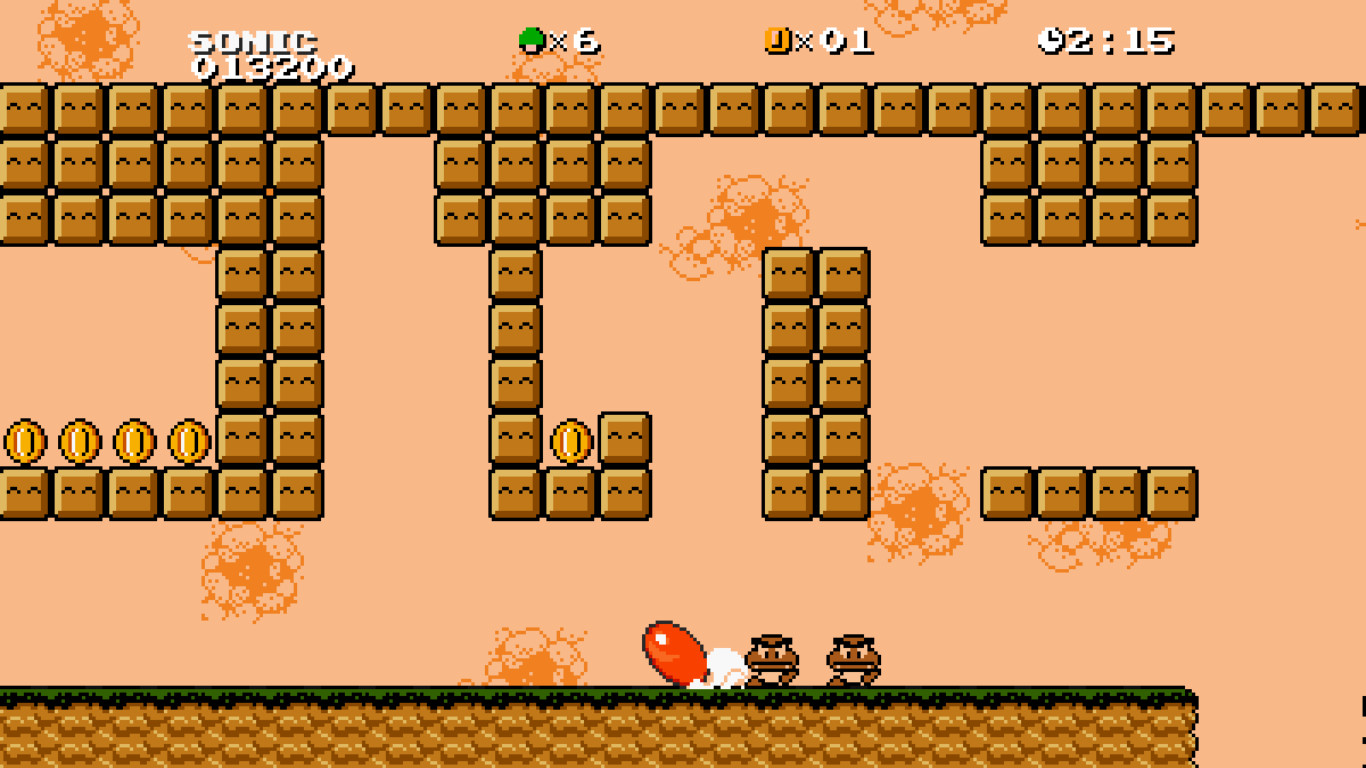The height and width of the screenshot is (768, 1366).
Task: Click the leftmost coin above the left platform
Action: pos(27,440)
